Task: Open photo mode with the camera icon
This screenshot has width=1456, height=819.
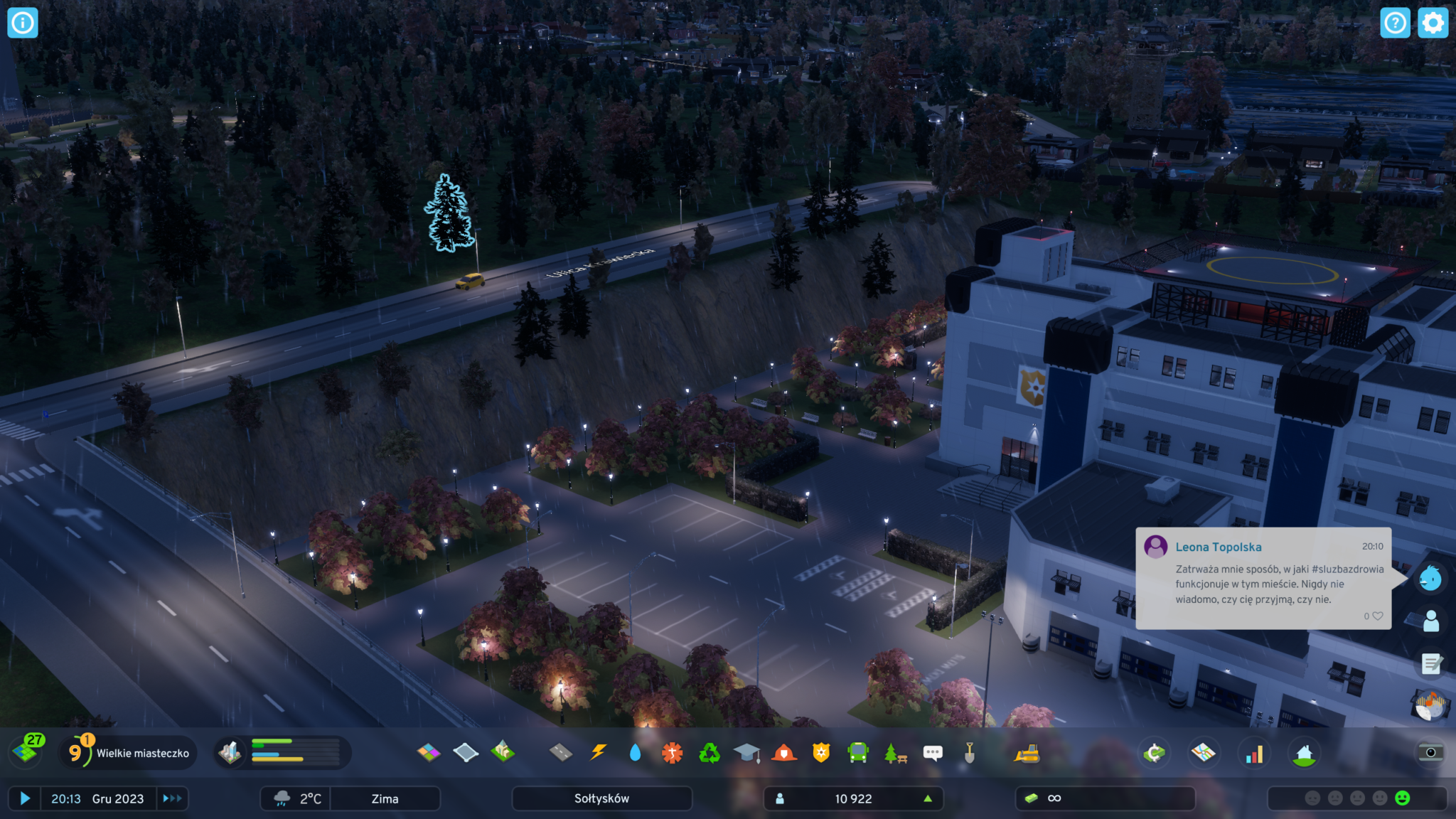Action: pyautogui.click(x=1430, y=752)
